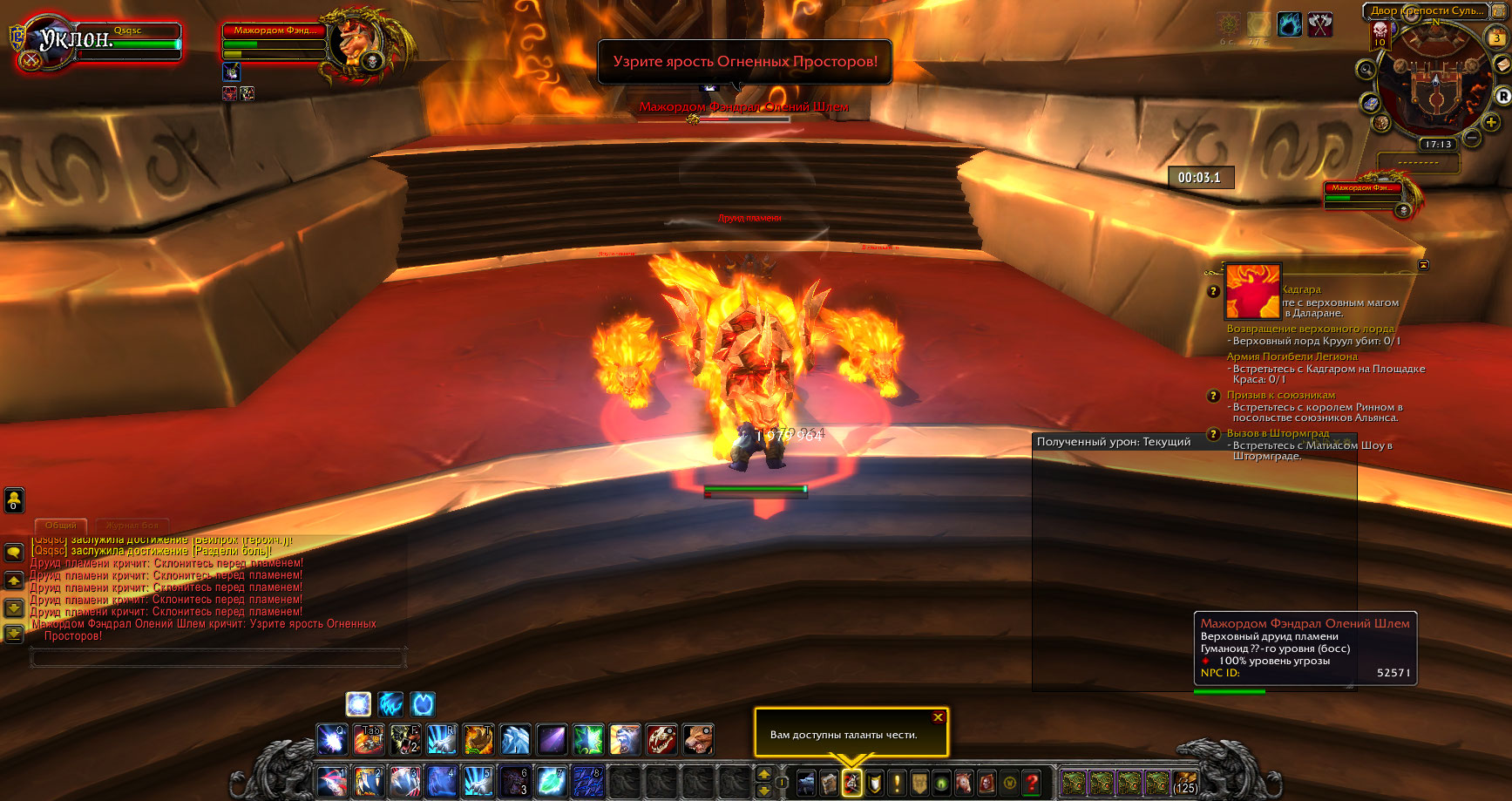Viewport: 1512px width, 801px height.
Task: Open the red question mark help button
Action: point(1032,783)
